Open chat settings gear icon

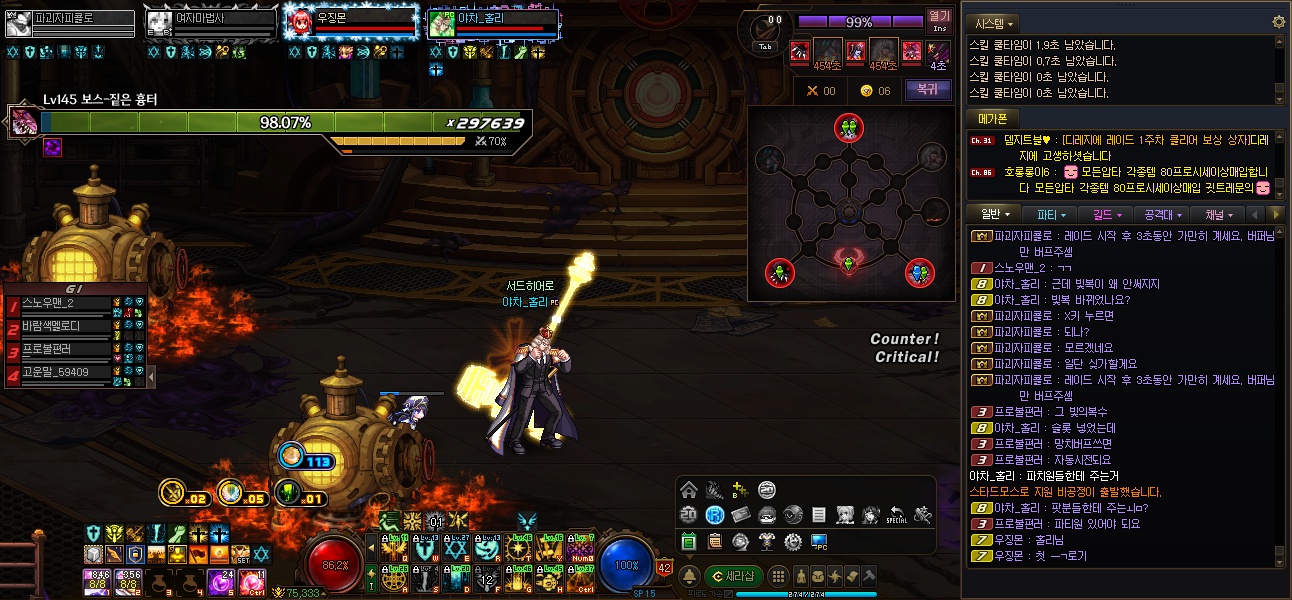point(1278,22)
